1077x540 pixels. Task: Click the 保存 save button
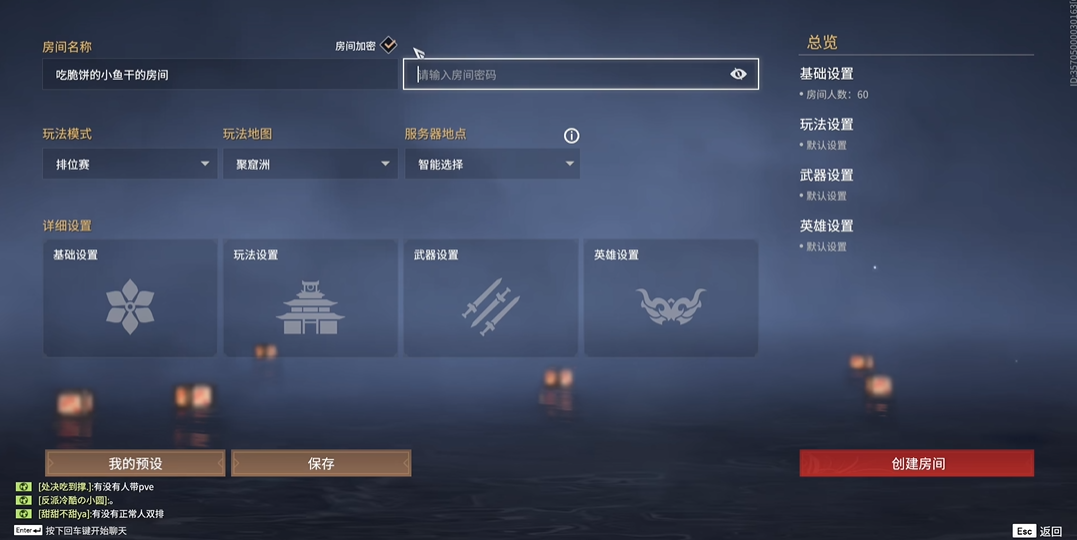point(321,463)
